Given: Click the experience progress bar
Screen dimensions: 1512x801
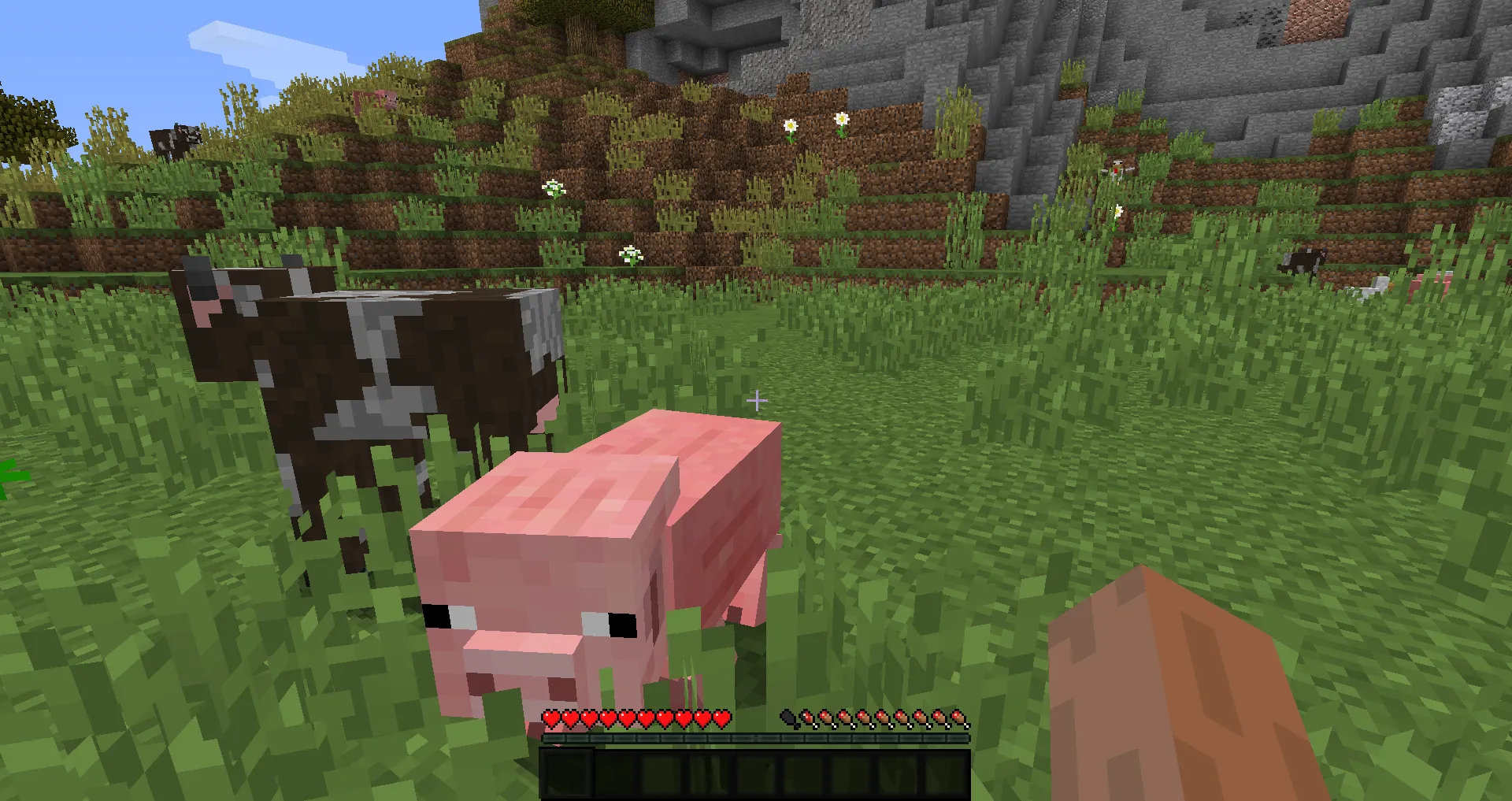Looking at the screenshot, I should (x=756, y=740).
